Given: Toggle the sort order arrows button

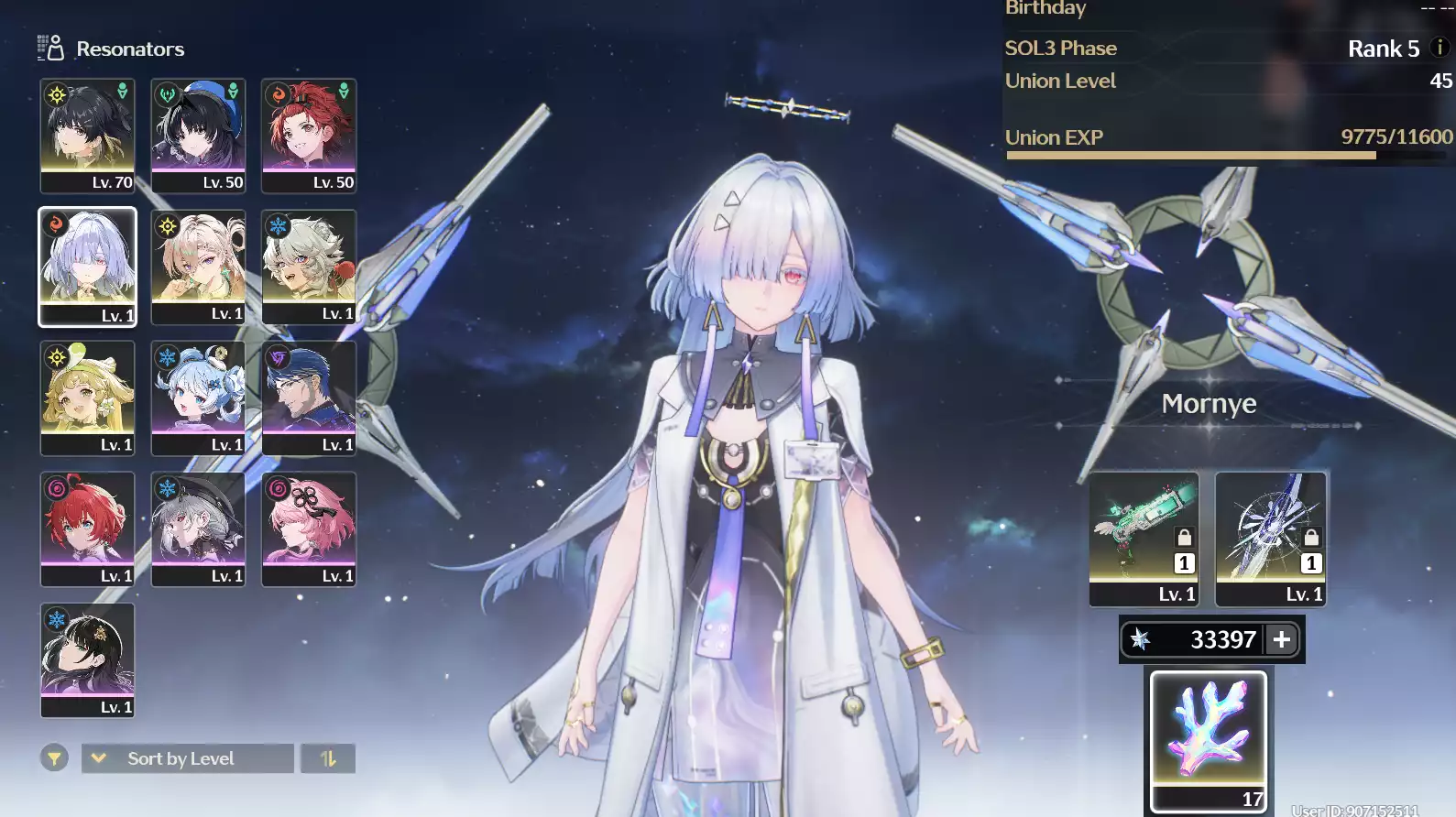Looking at the screenshot, I should [328, 758].
